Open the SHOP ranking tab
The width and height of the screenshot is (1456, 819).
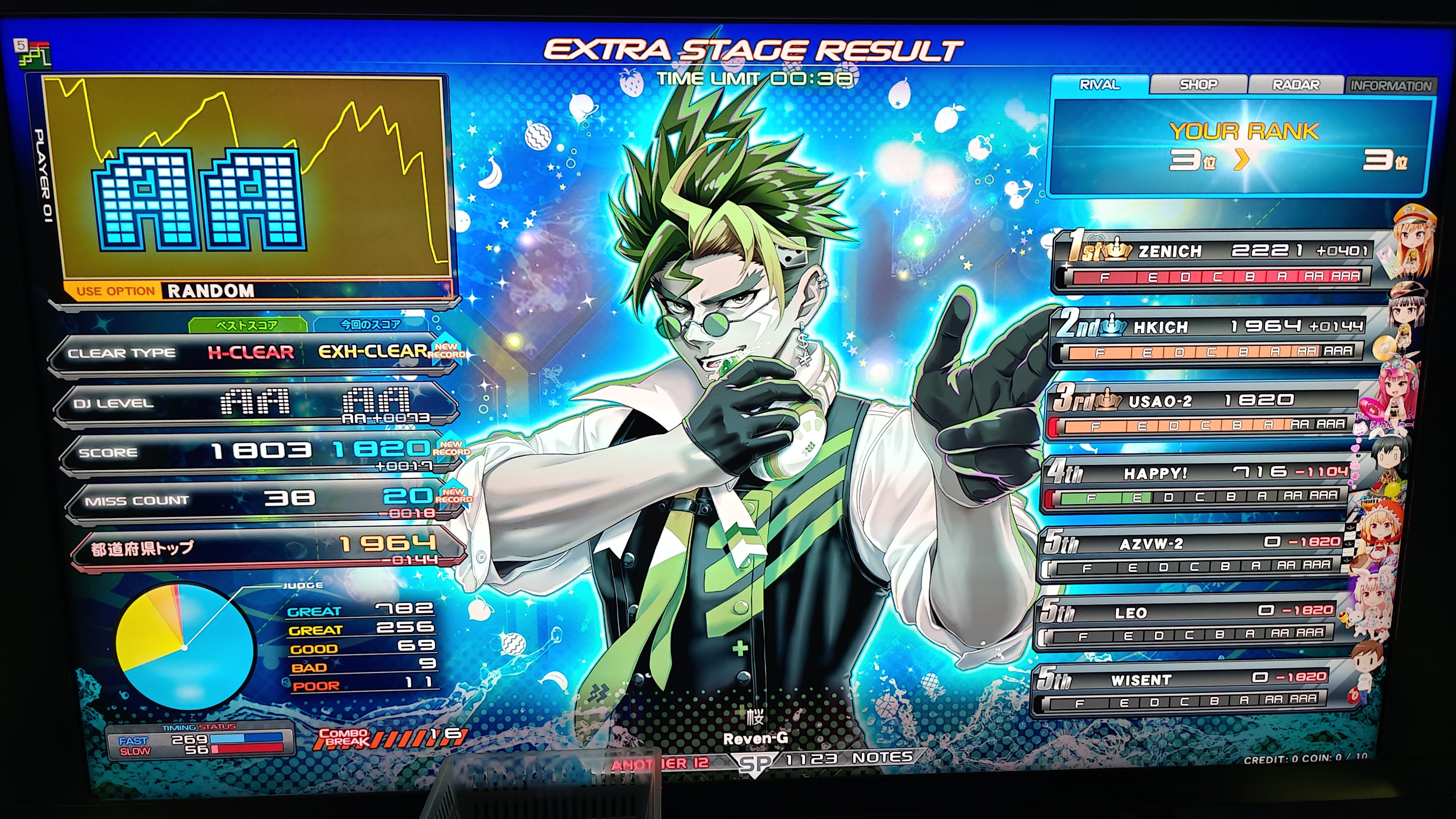tap(1198, 85)
